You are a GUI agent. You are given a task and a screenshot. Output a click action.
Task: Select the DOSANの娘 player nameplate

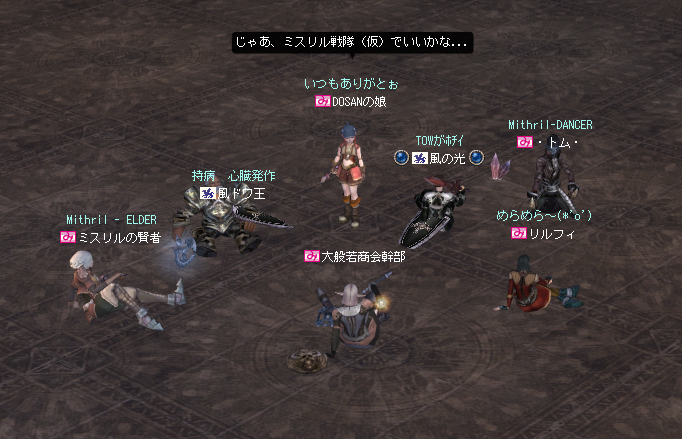351,102
